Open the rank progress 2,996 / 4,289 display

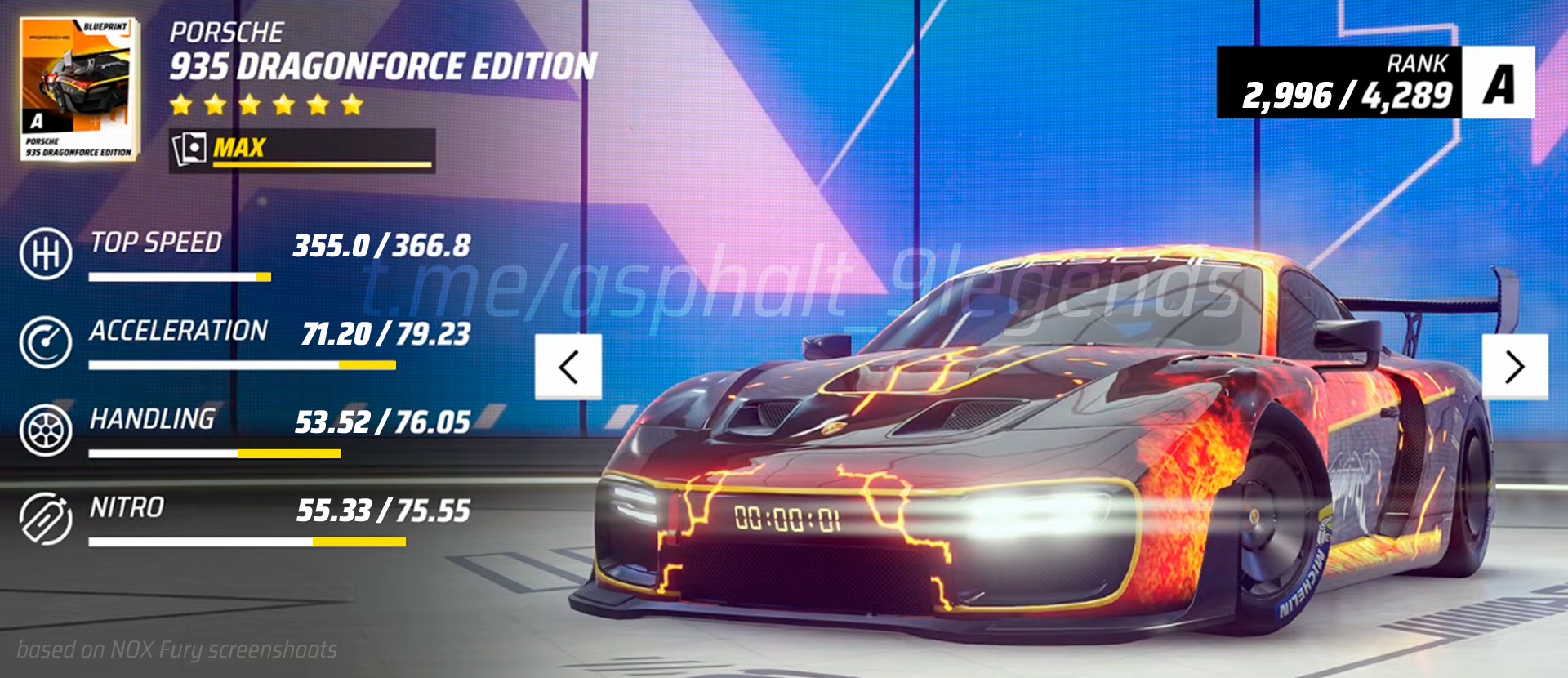(x=1347, y=94)
